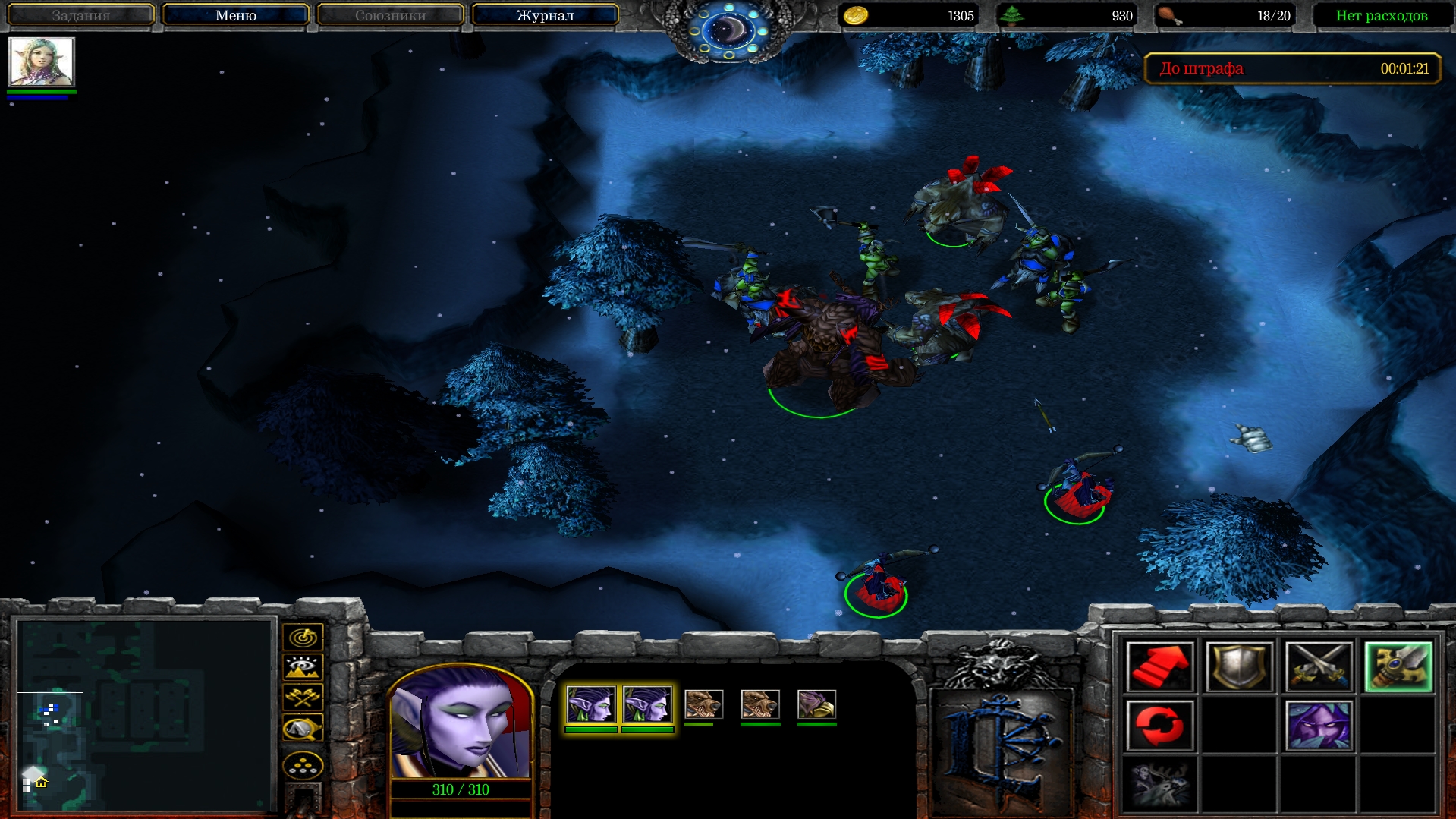Choose the Patrol command (circular arrows)
The image size is (1456, 819).
pyautogui.click(x=1159, y=726)
